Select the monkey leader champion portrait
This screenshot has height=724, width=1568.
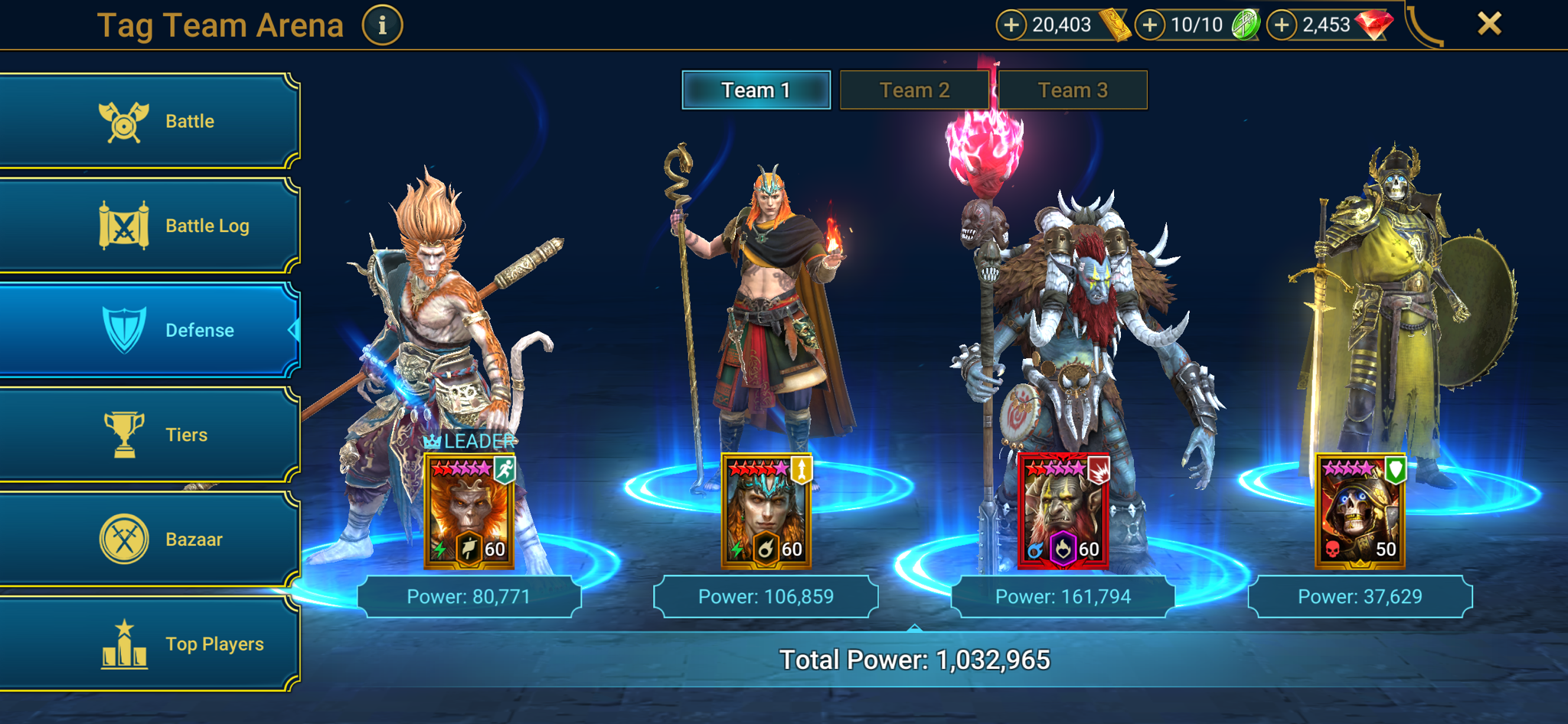pyautogui.click(x=469, y=511)
